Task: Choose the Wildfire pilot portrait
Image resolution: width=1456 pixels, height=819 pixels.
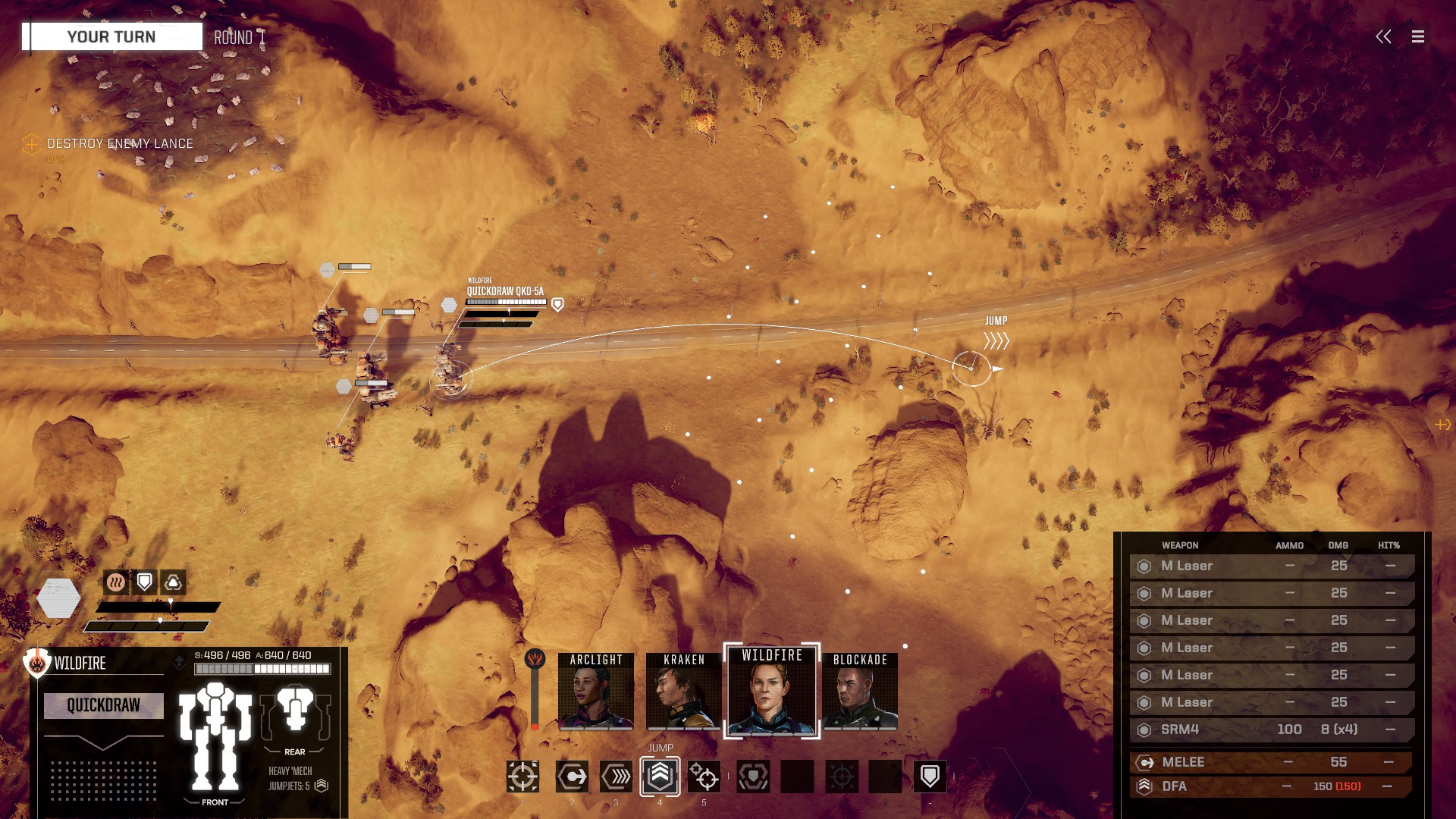Action: 772,691
